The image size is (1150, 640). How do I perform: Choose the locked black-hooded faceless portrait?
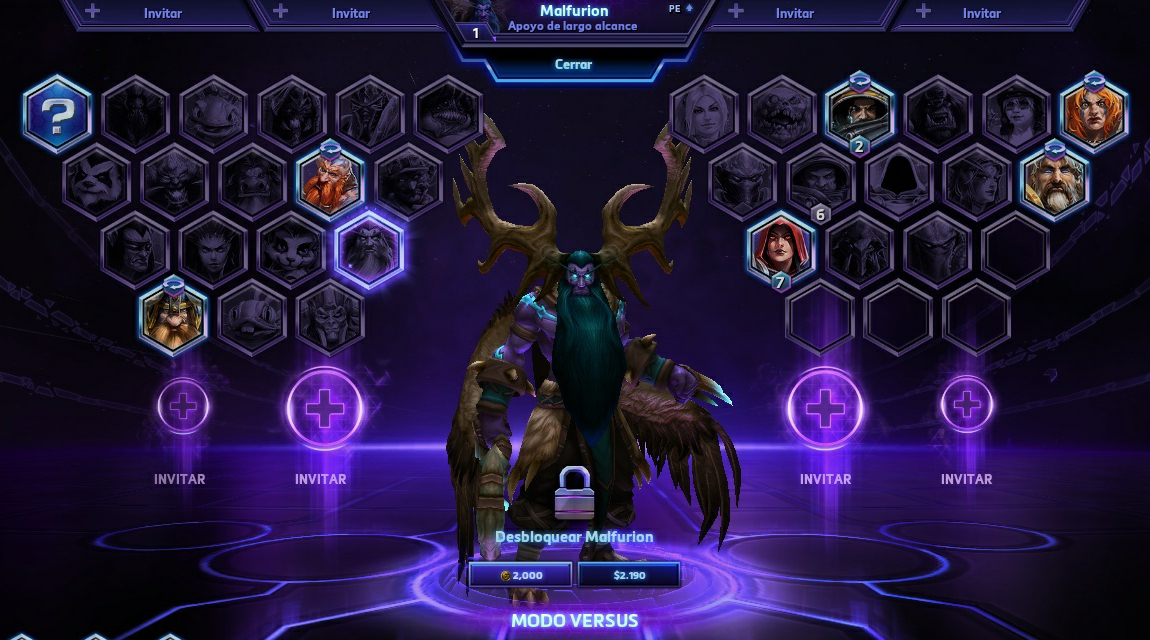tap(898, 181)
